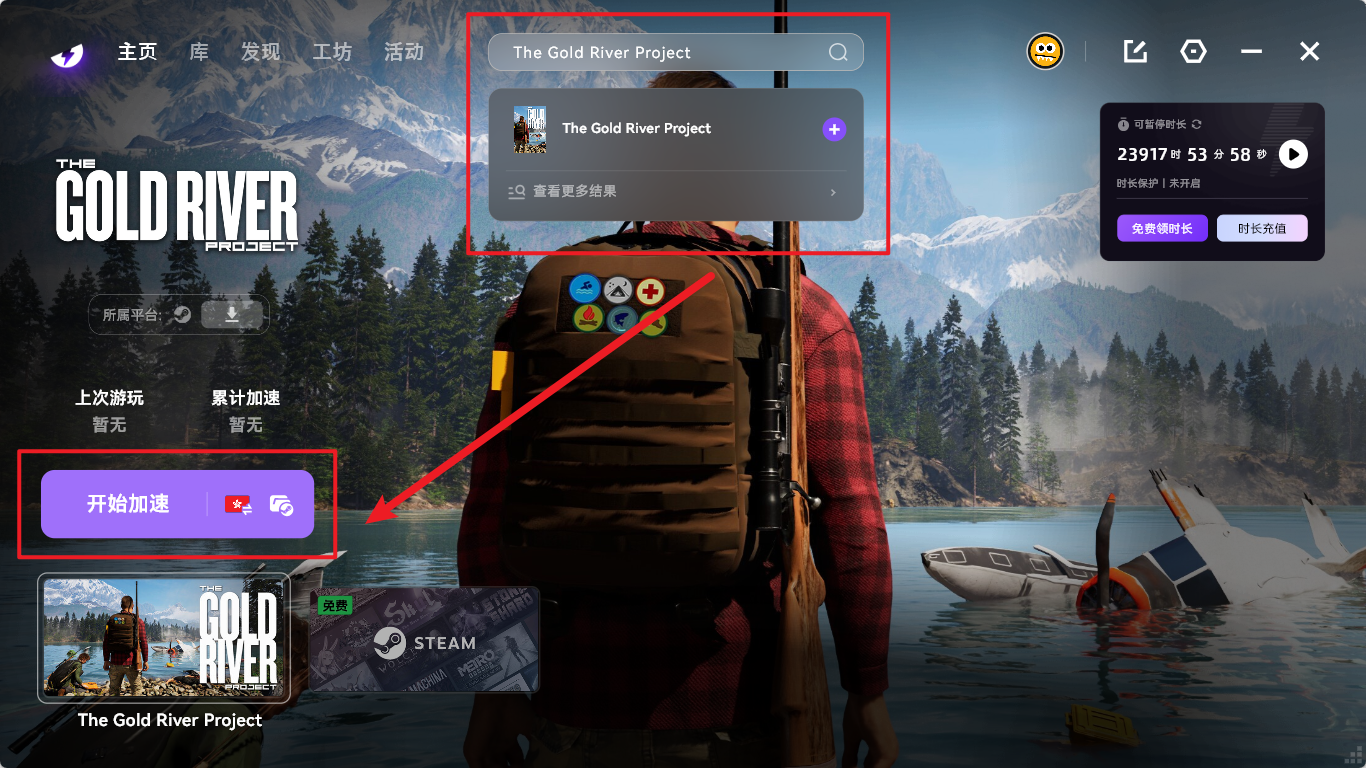Resume the paused time with the play button
Viewport: 1366px width, 768px height.
click(1293, 154)
